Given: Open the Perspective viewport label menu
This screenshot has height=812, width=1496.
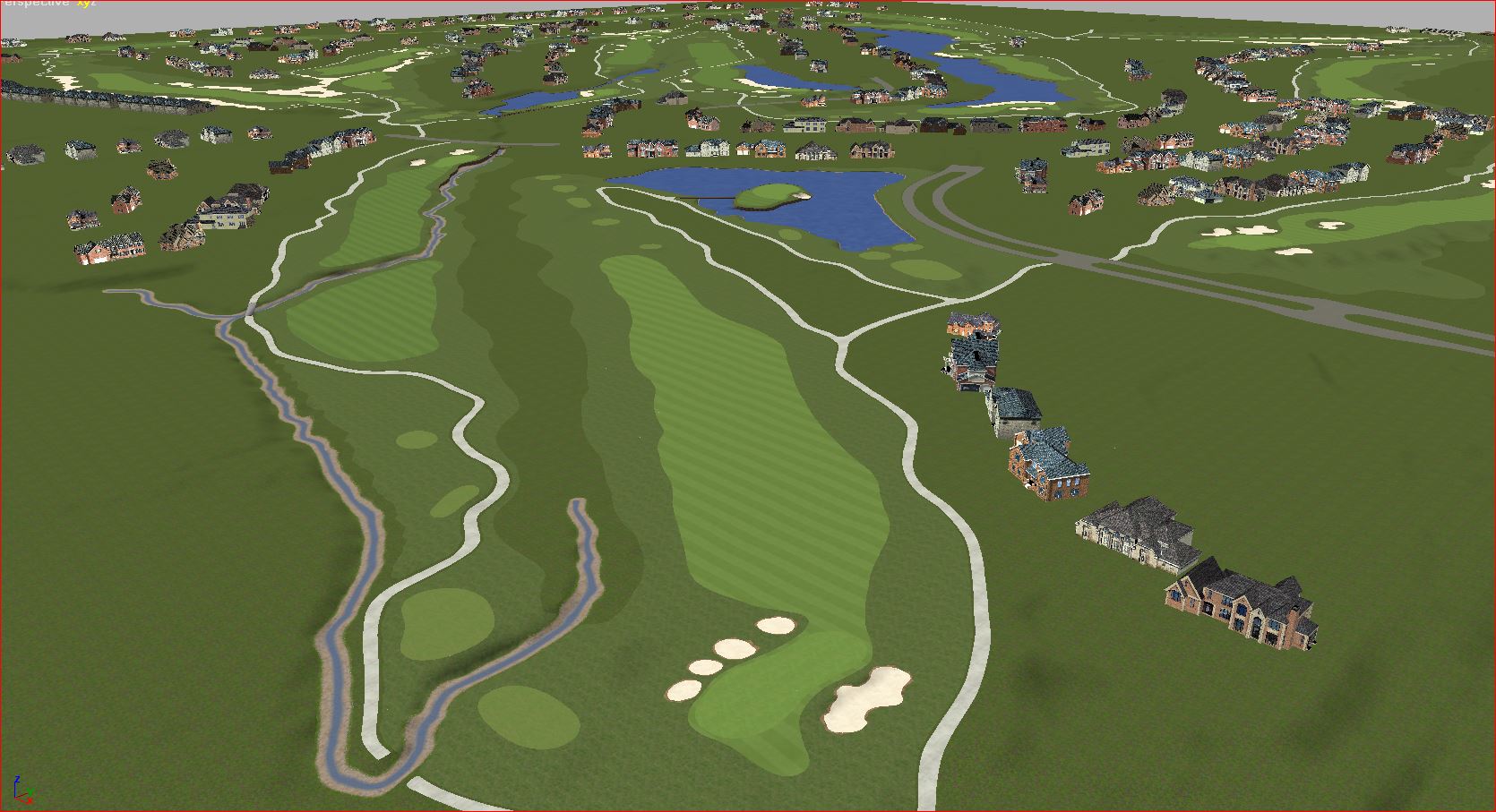Looking at the screenshot, I should click(x=36, y=4).
